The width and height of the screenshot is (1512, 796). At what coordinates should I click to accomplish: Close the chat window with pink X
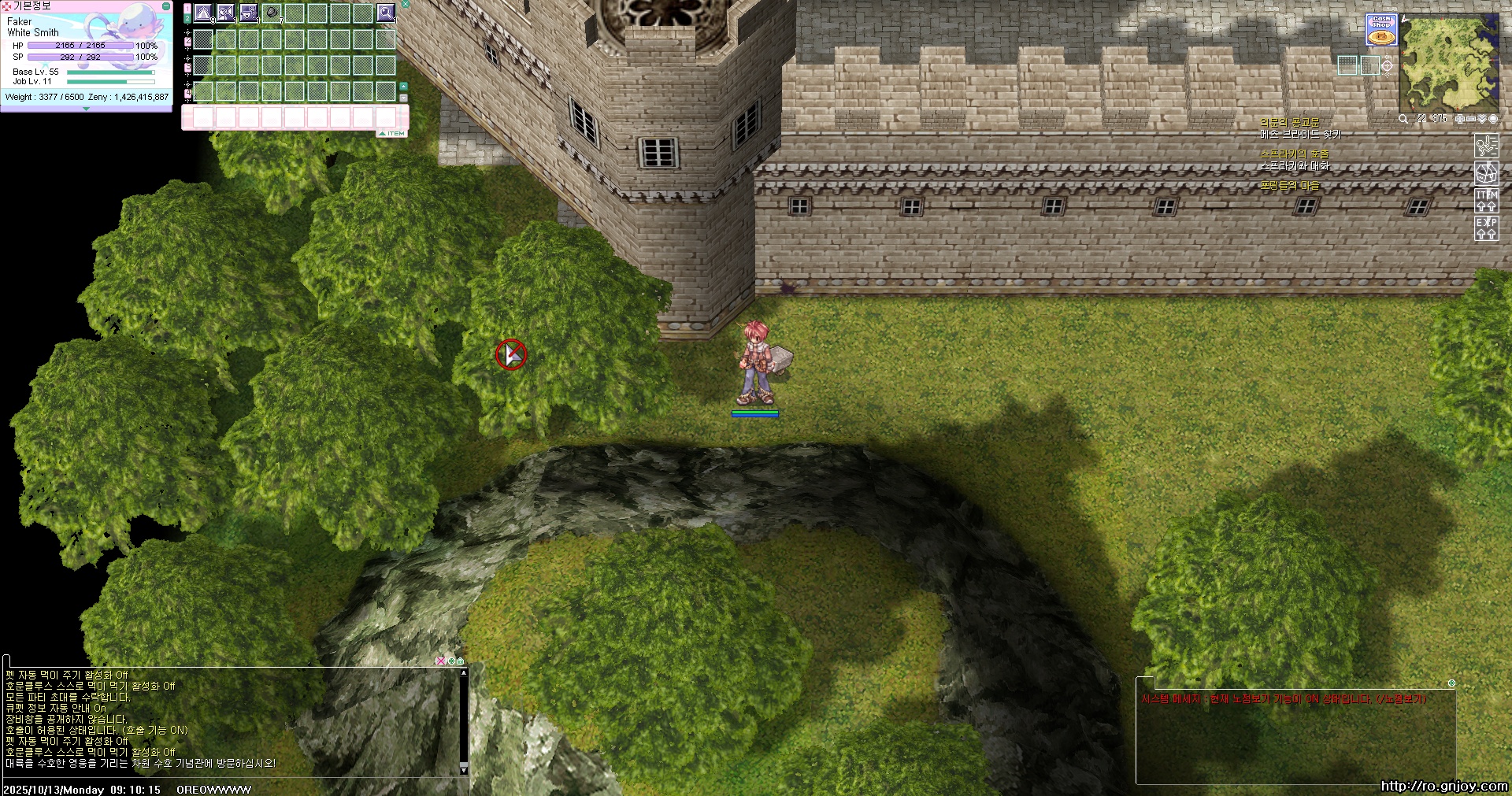(x=440, y=661)
